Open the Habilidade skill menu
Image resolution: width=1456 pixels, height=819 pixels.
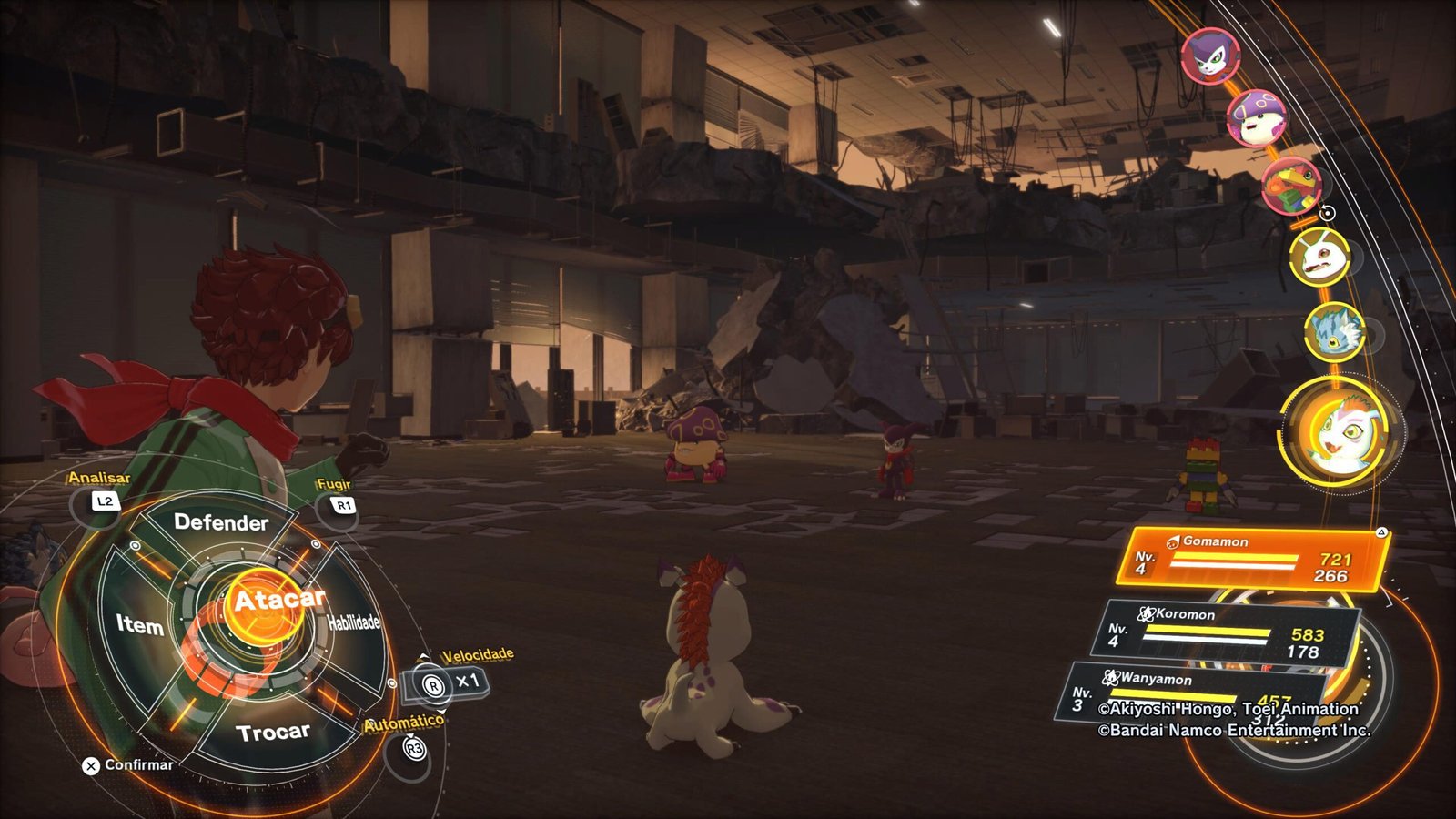[x=354, y=622]
